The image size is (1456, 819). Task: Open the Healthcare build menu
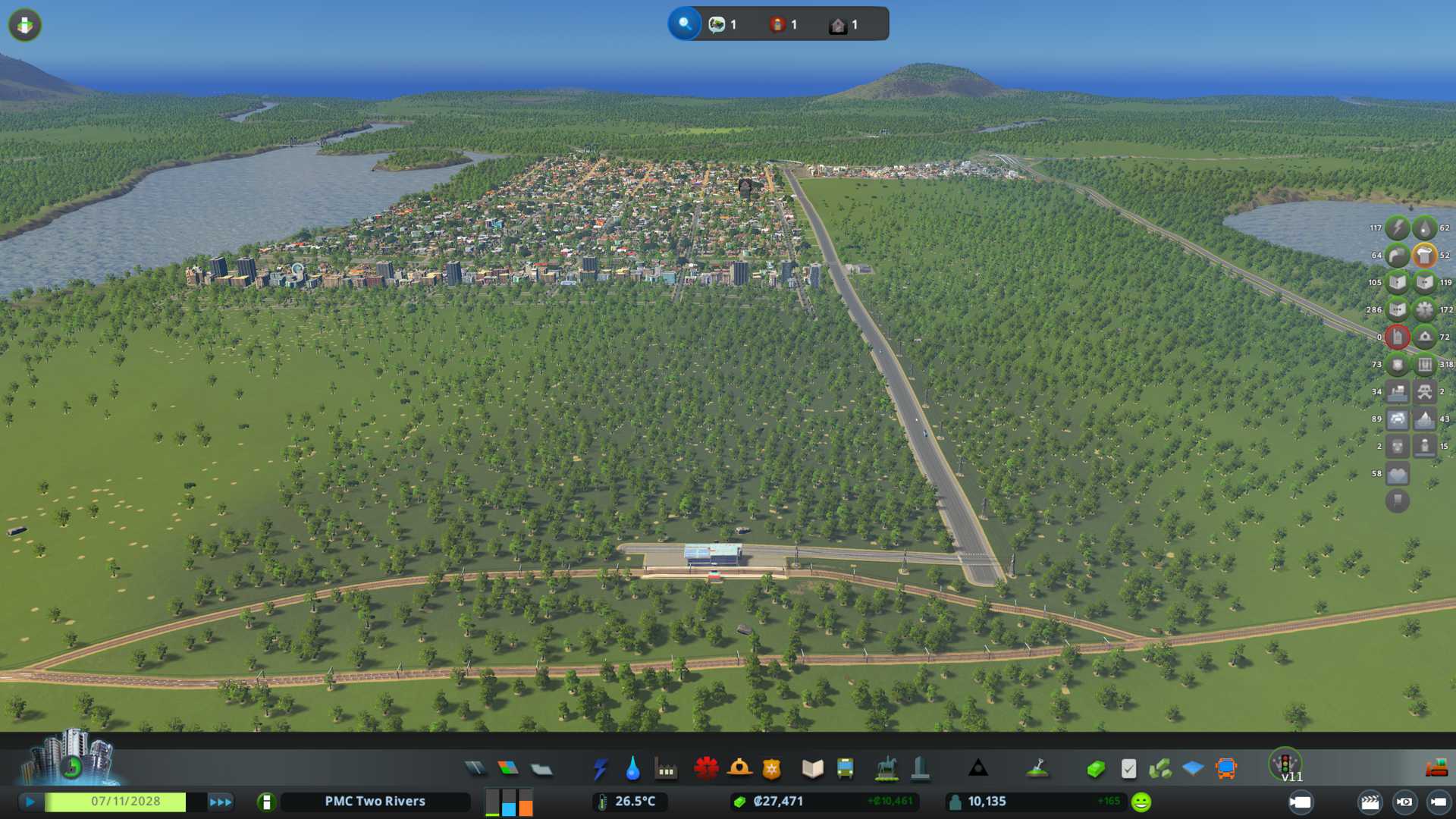(706, 769)
